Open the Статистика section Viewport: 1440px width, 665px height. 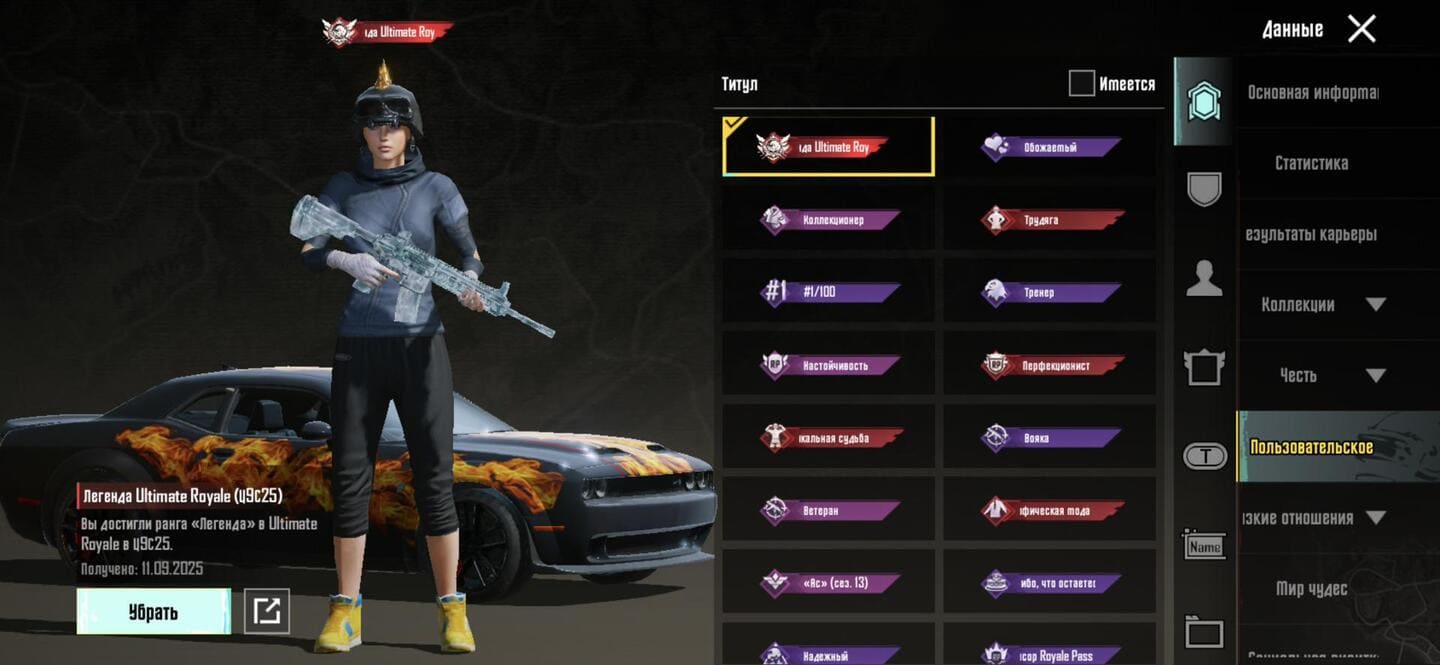1311,163
